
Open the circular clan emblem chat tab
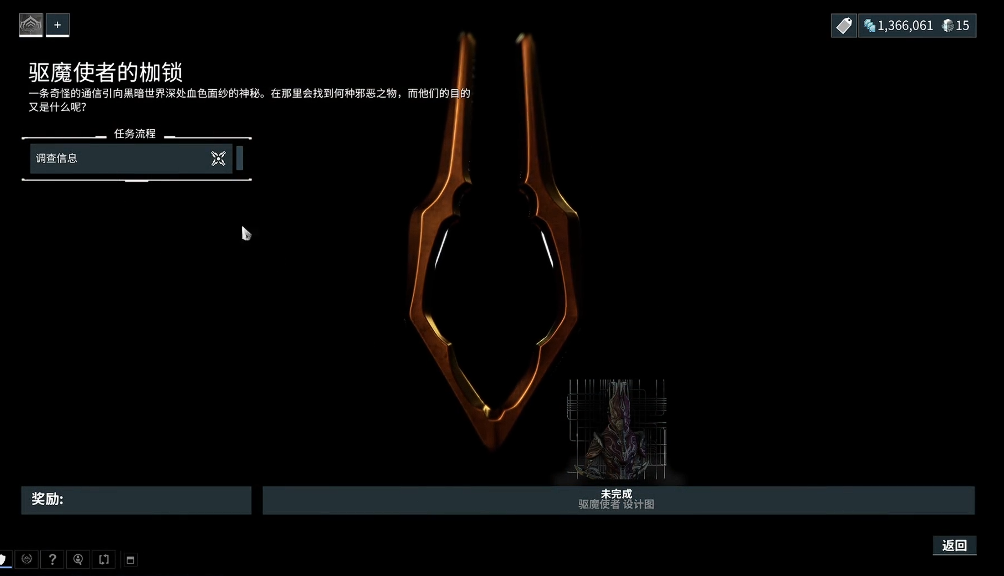tap(27, 560)
